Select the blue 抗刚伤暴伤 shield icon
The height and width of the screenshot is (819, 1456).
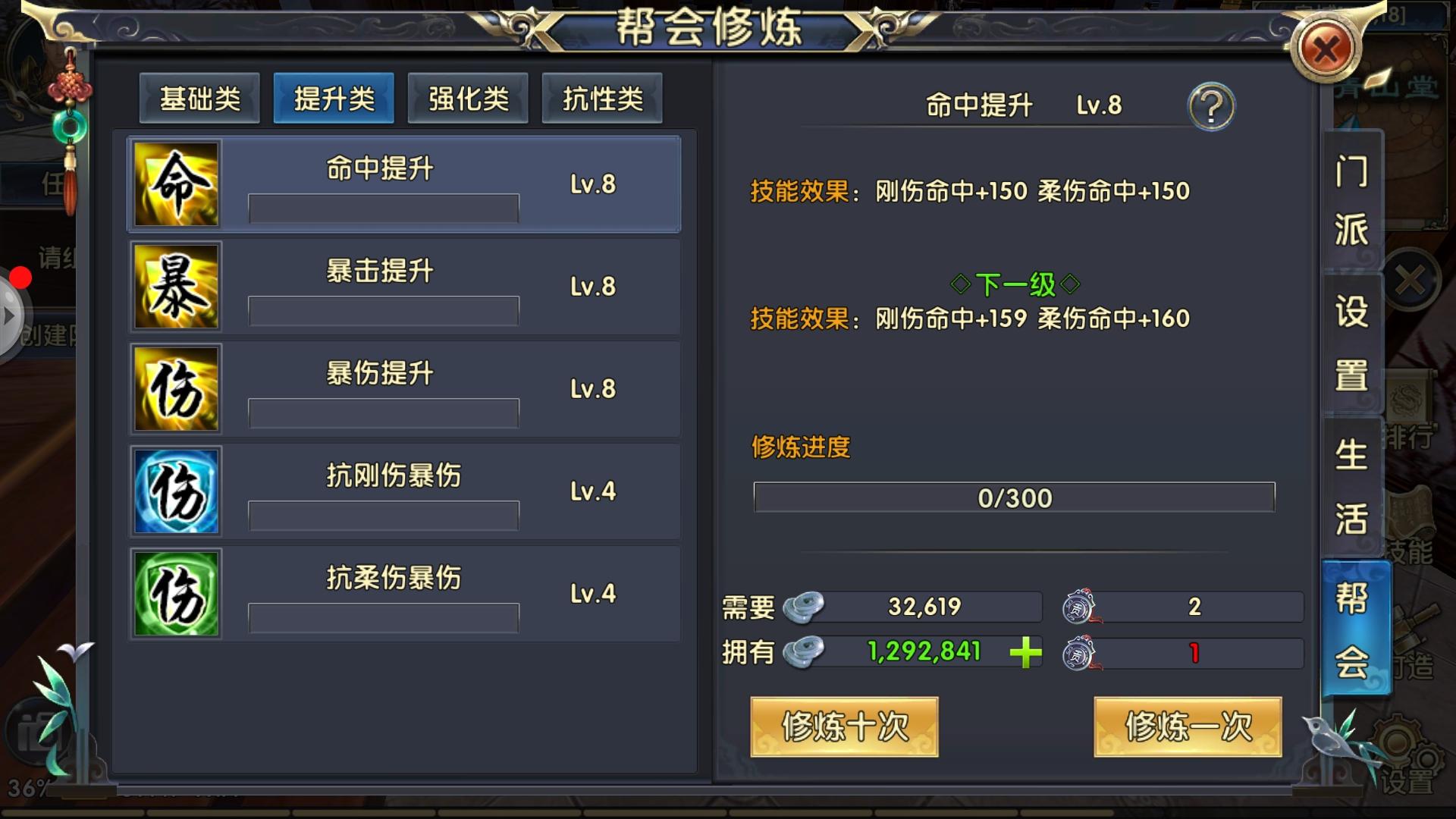pyautogui.click(x=176, y=491)
